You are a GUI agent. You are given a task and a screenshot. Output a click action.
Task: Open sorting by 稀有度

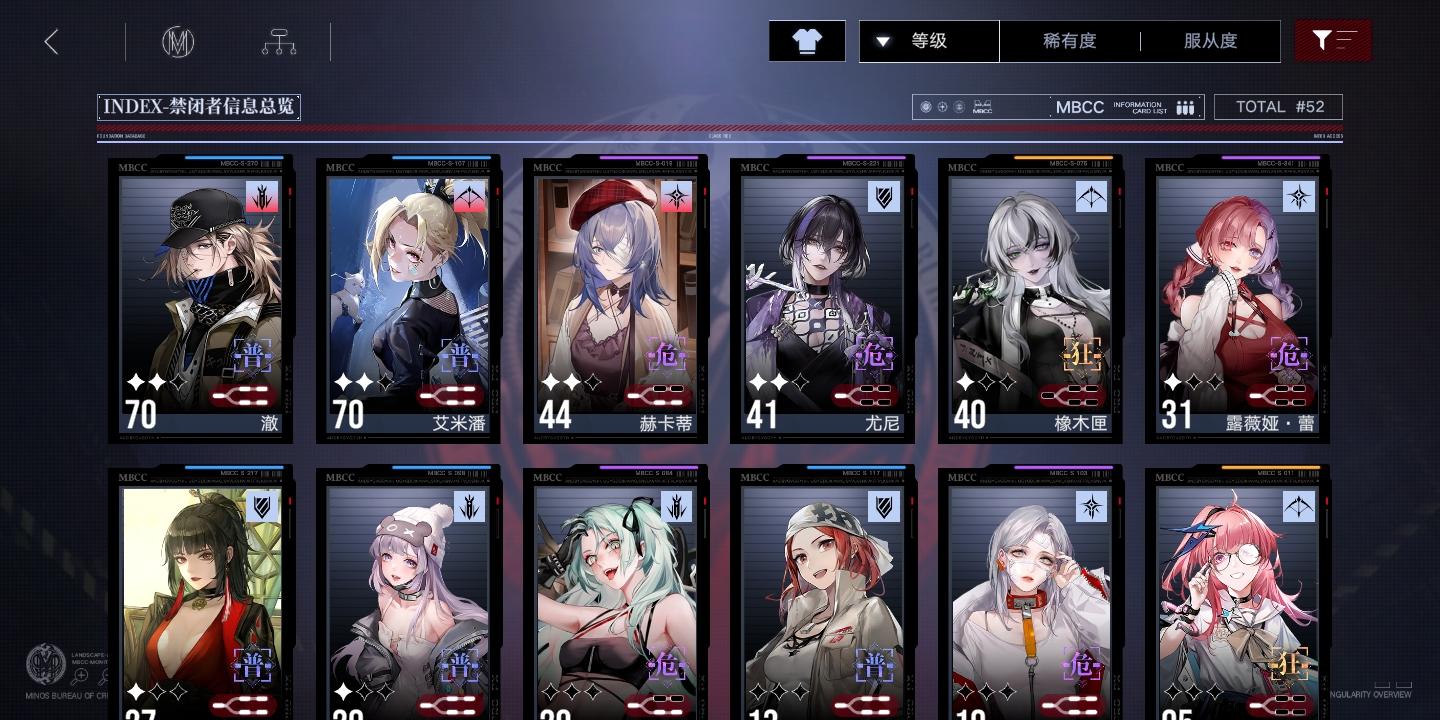click(1069, 41)
